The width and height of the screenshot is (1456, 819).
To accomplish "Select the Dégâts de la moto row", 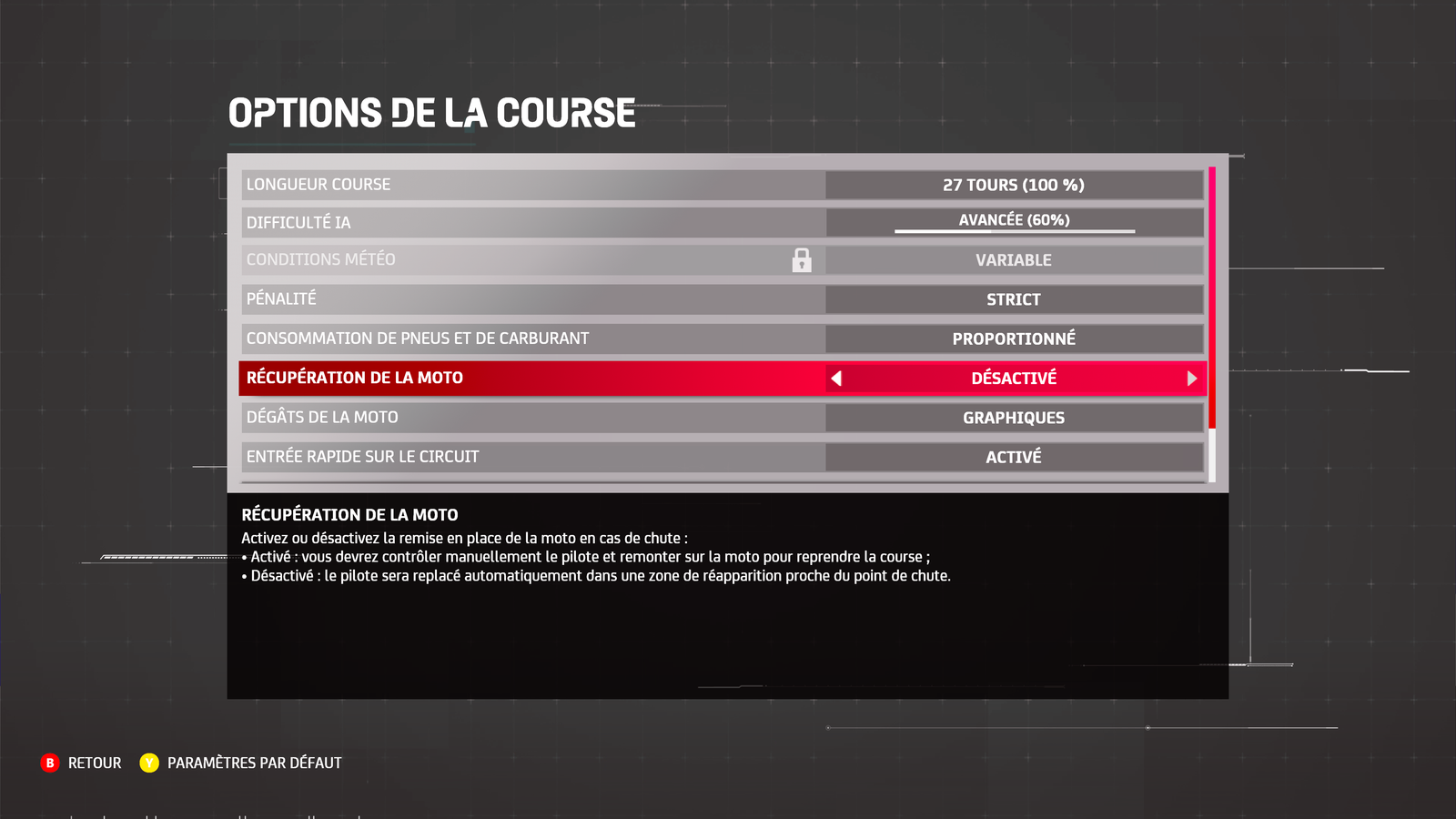I will point(533,418).
